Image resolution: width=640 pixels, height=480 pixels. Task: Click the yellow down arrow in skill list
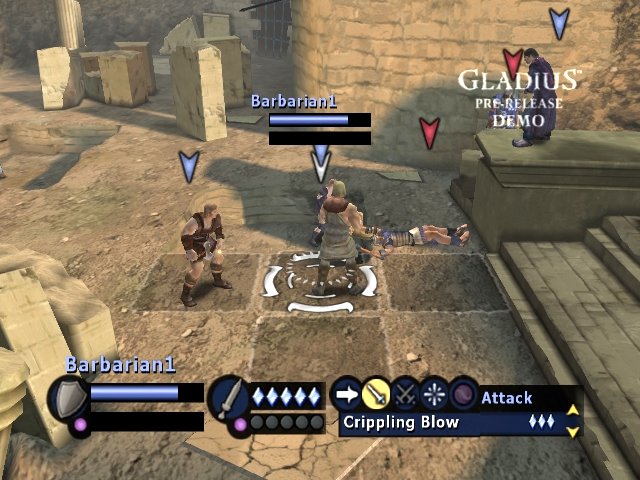(x=573, y=431)
